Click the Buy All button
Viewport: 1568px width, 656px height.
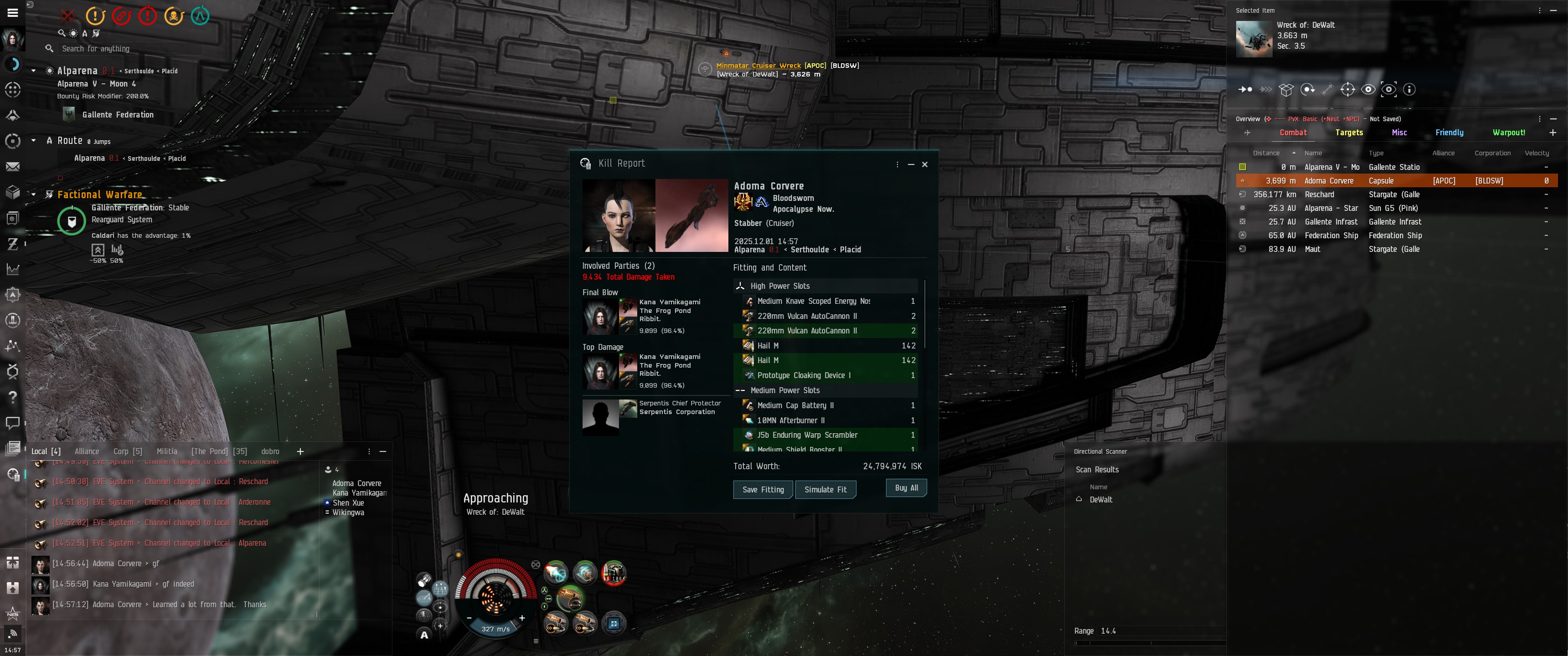point(906,488)
